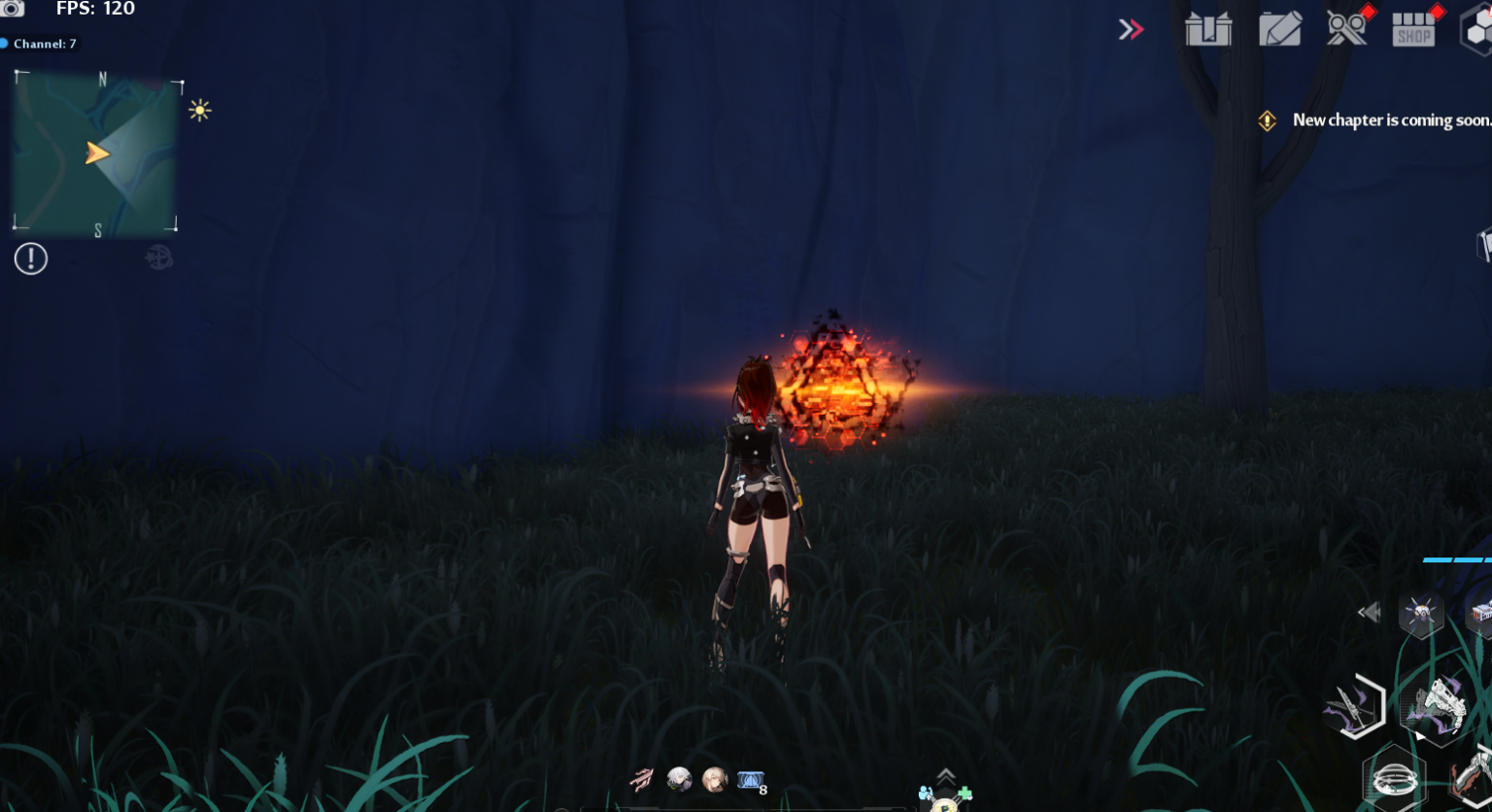Select the blonde character portrait
The width and height of the screenshot is (1492, 812).
tap(715, 779)
